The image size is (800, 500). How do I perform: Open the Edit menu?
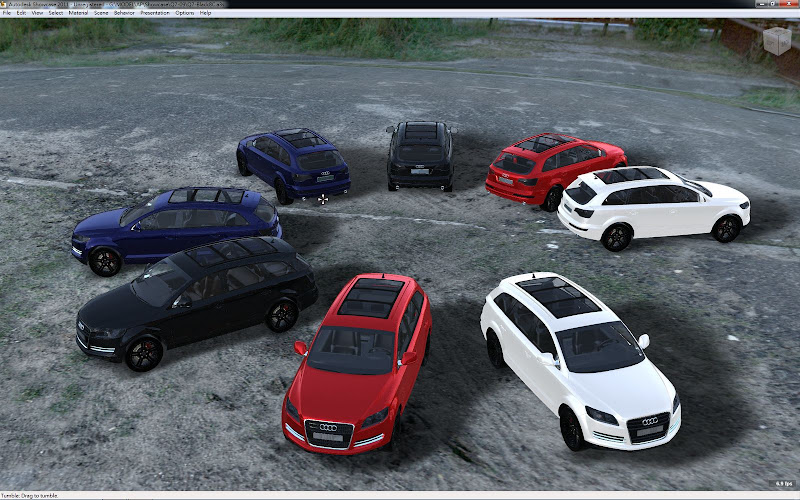(21, 13)
